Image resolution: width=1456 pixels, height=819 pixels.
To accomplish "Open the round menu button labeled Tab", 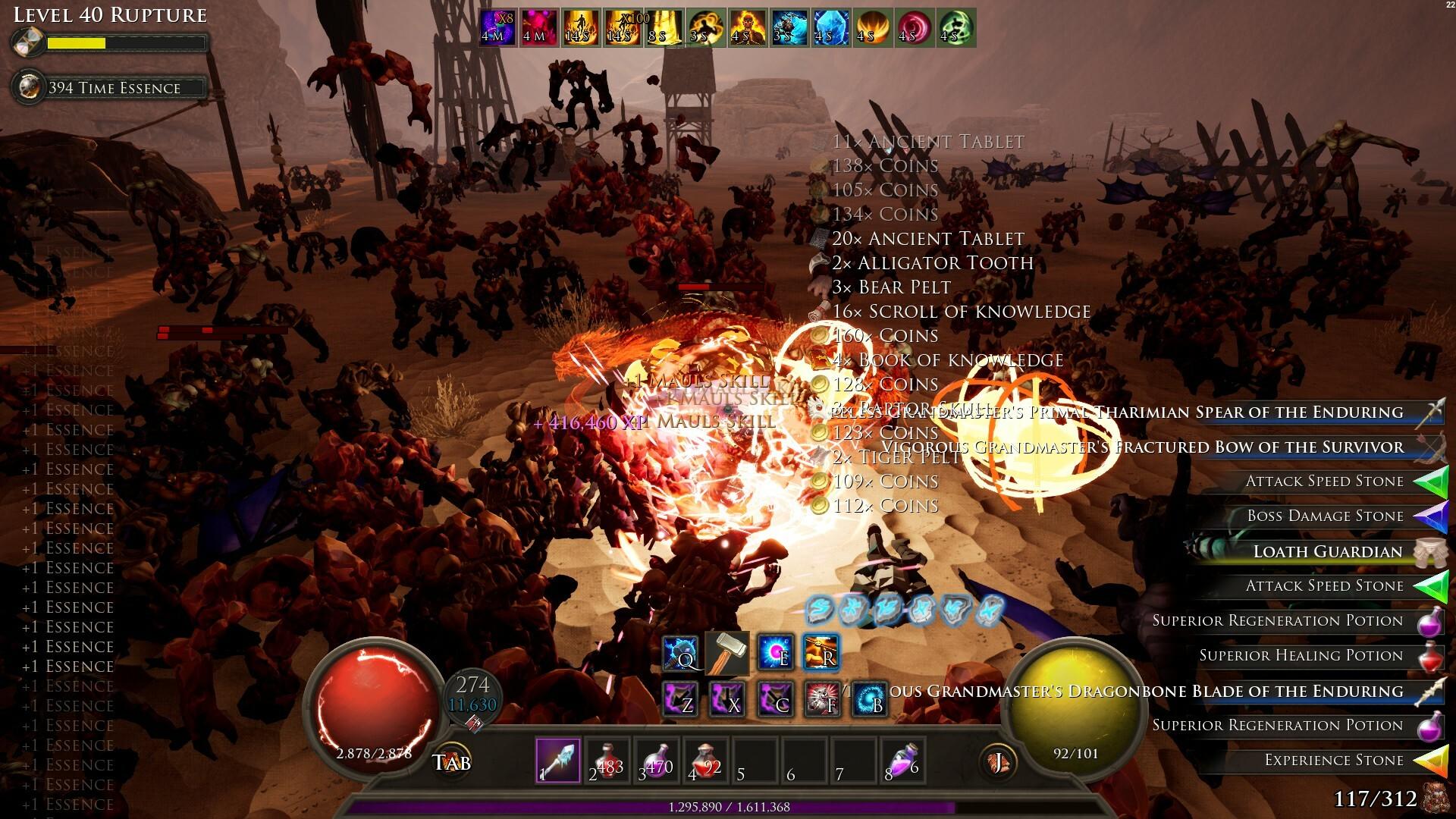I will 451,761.
